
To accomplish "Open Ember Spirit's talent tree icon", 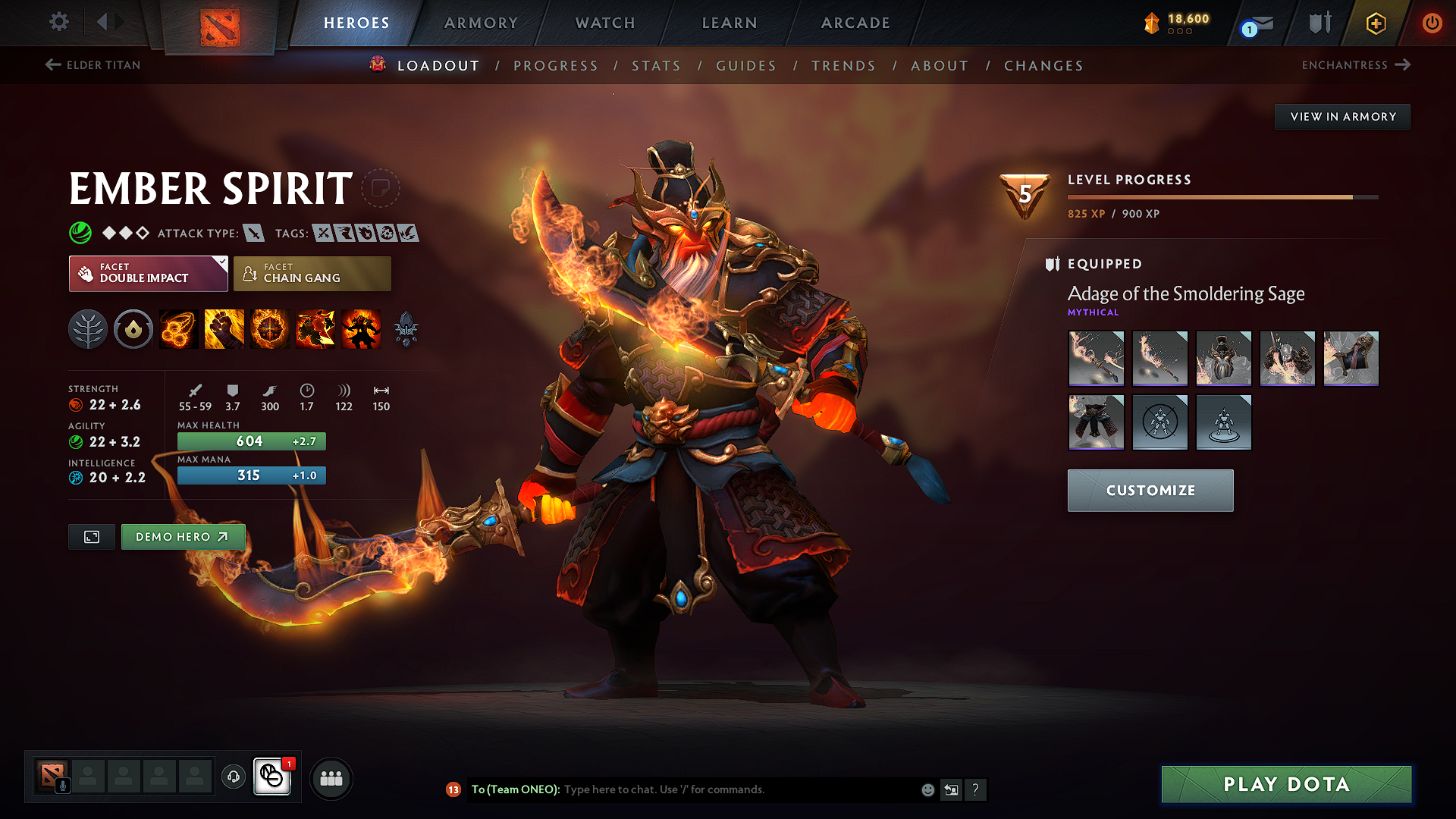I will 88,329.
